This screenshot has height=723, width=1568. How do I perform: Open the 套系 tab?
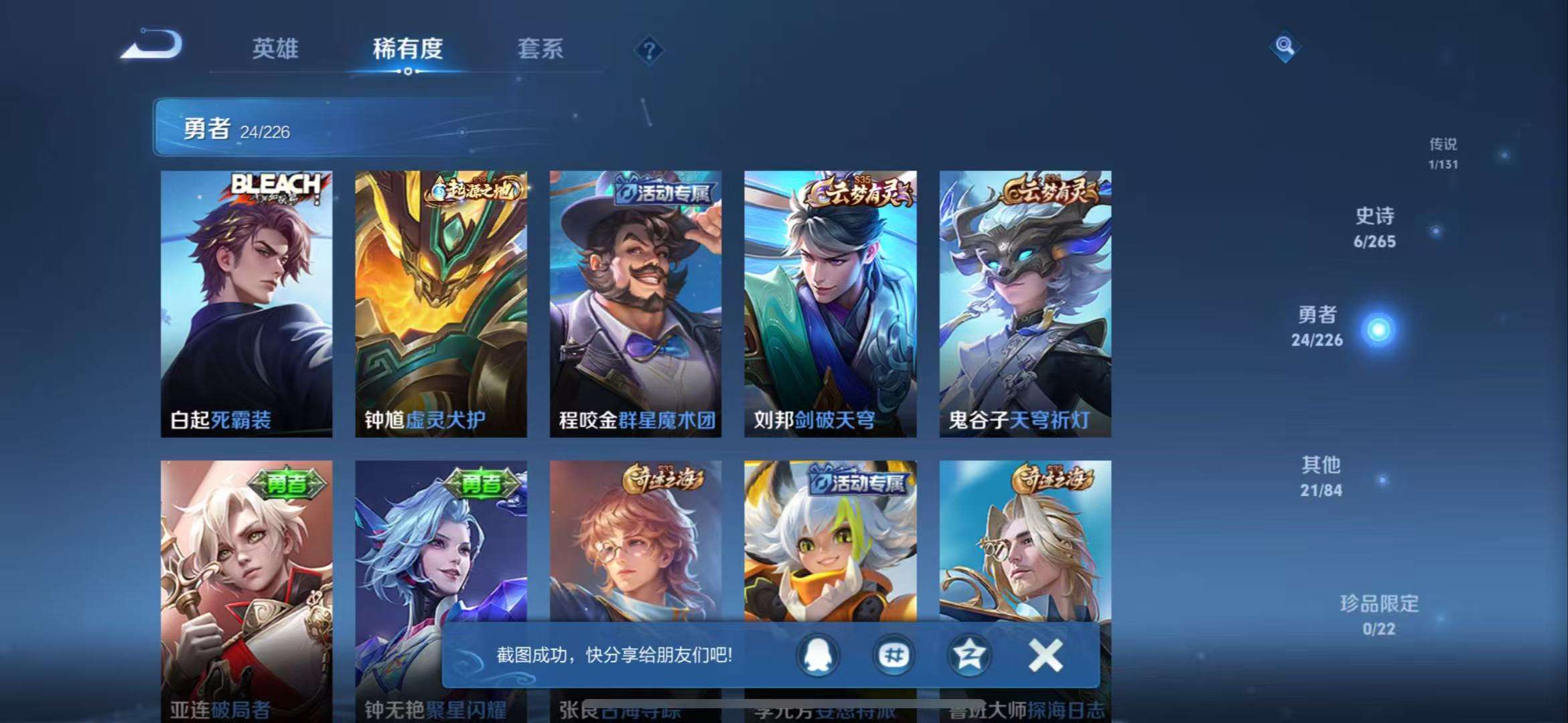540,50
